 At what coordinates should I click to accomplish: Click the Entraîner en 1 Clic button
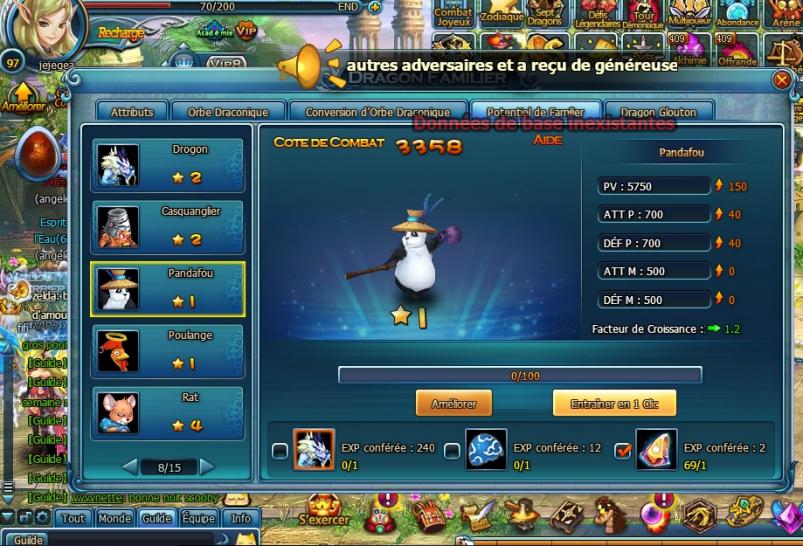click(614, 403)
